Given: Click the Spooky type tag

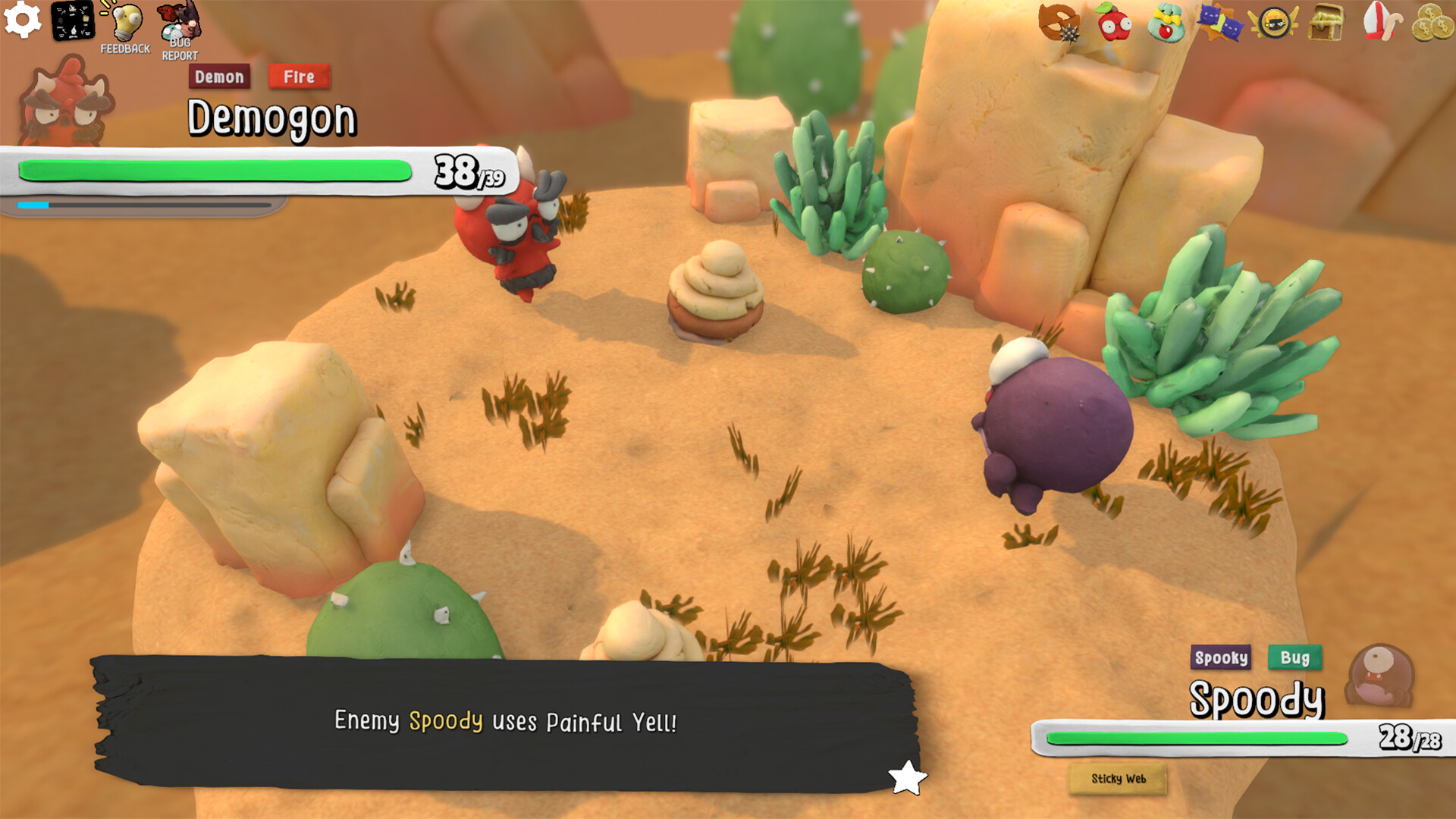Looking at the screenshot, I should coord(1221,657).
